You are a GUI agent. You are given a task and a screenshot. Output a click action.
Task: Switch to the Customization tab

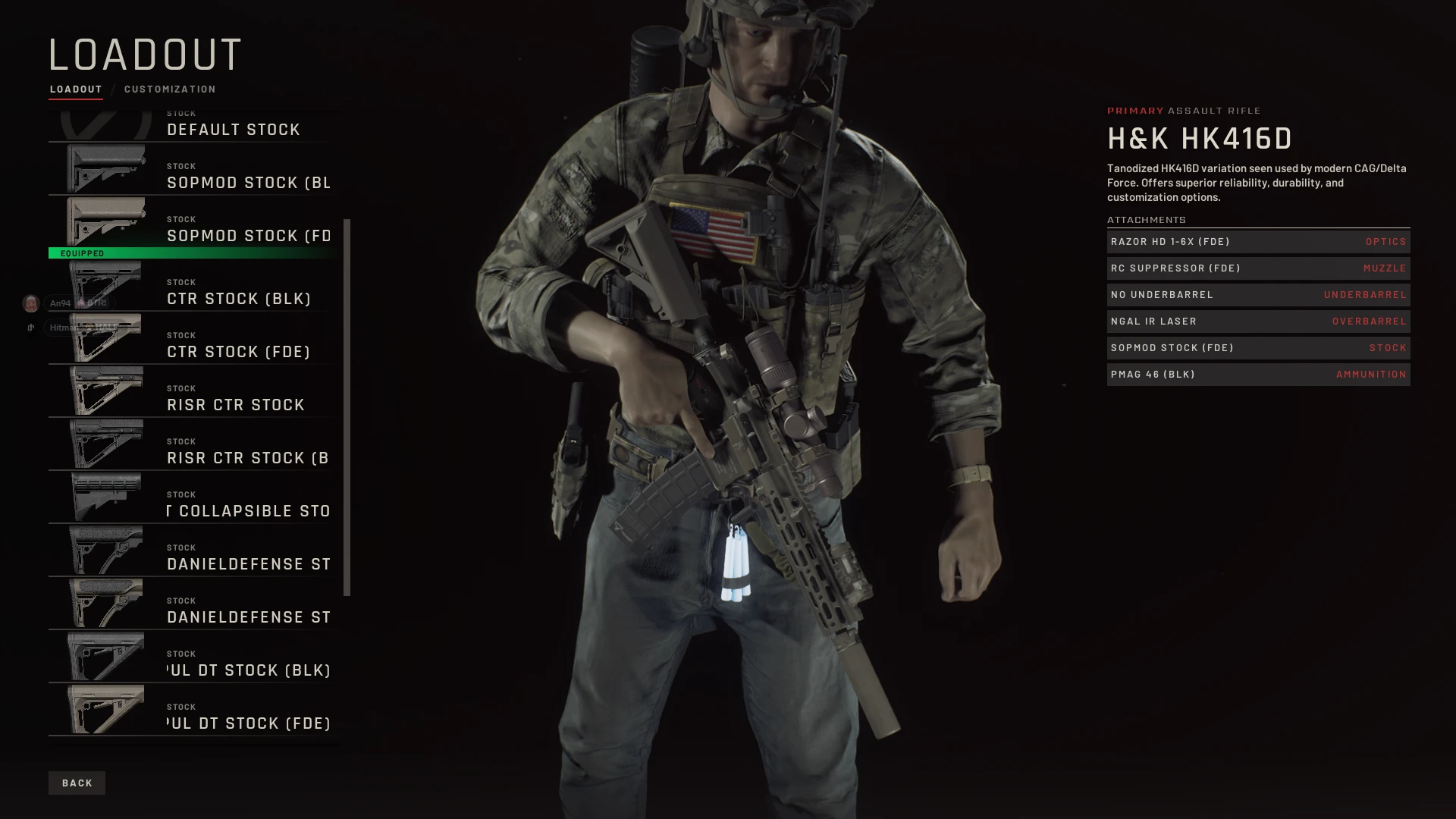click(170, 89)
